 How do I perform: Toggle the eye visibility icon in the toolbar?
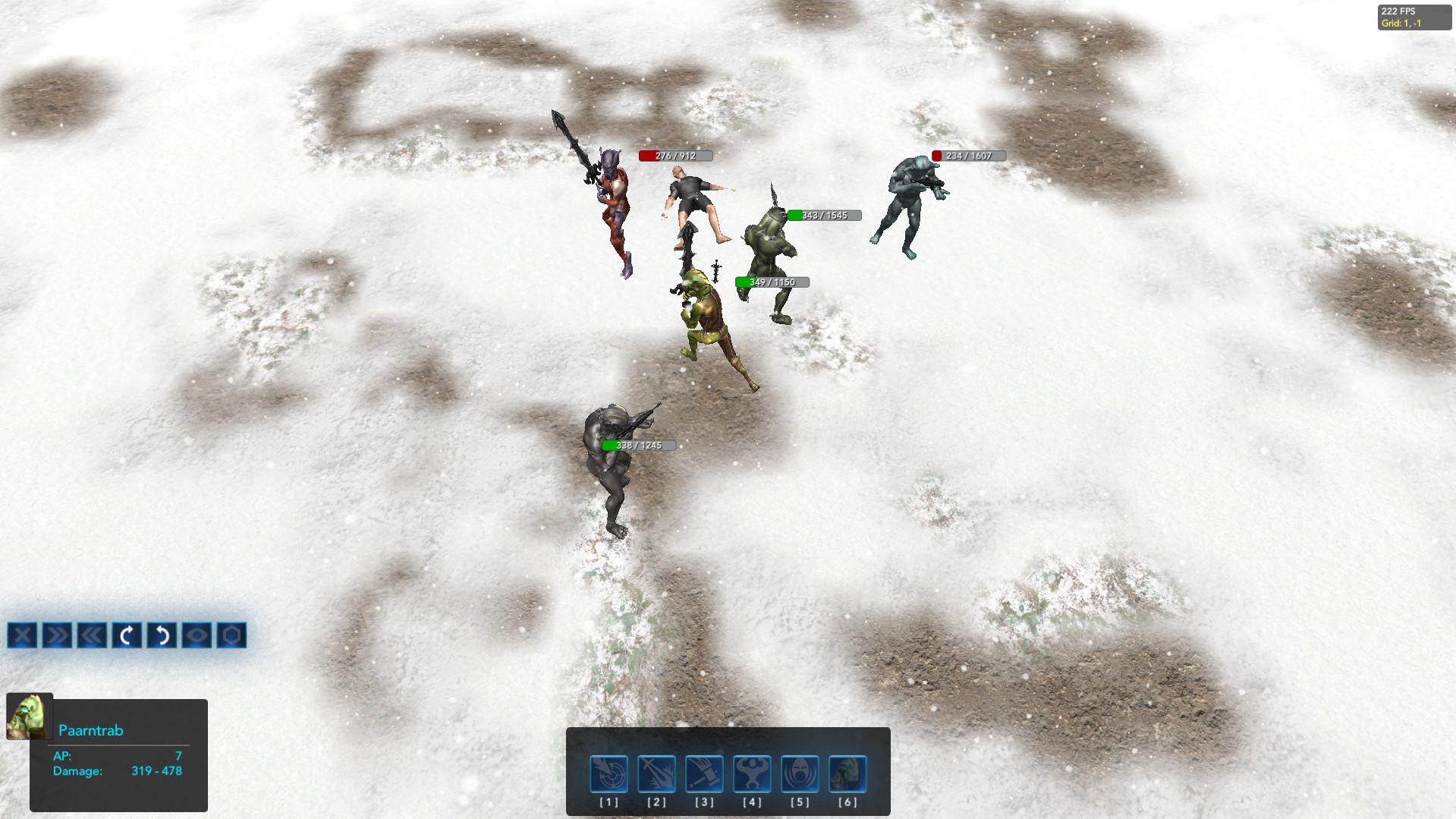pyautogui.click(x=197, y=636)
